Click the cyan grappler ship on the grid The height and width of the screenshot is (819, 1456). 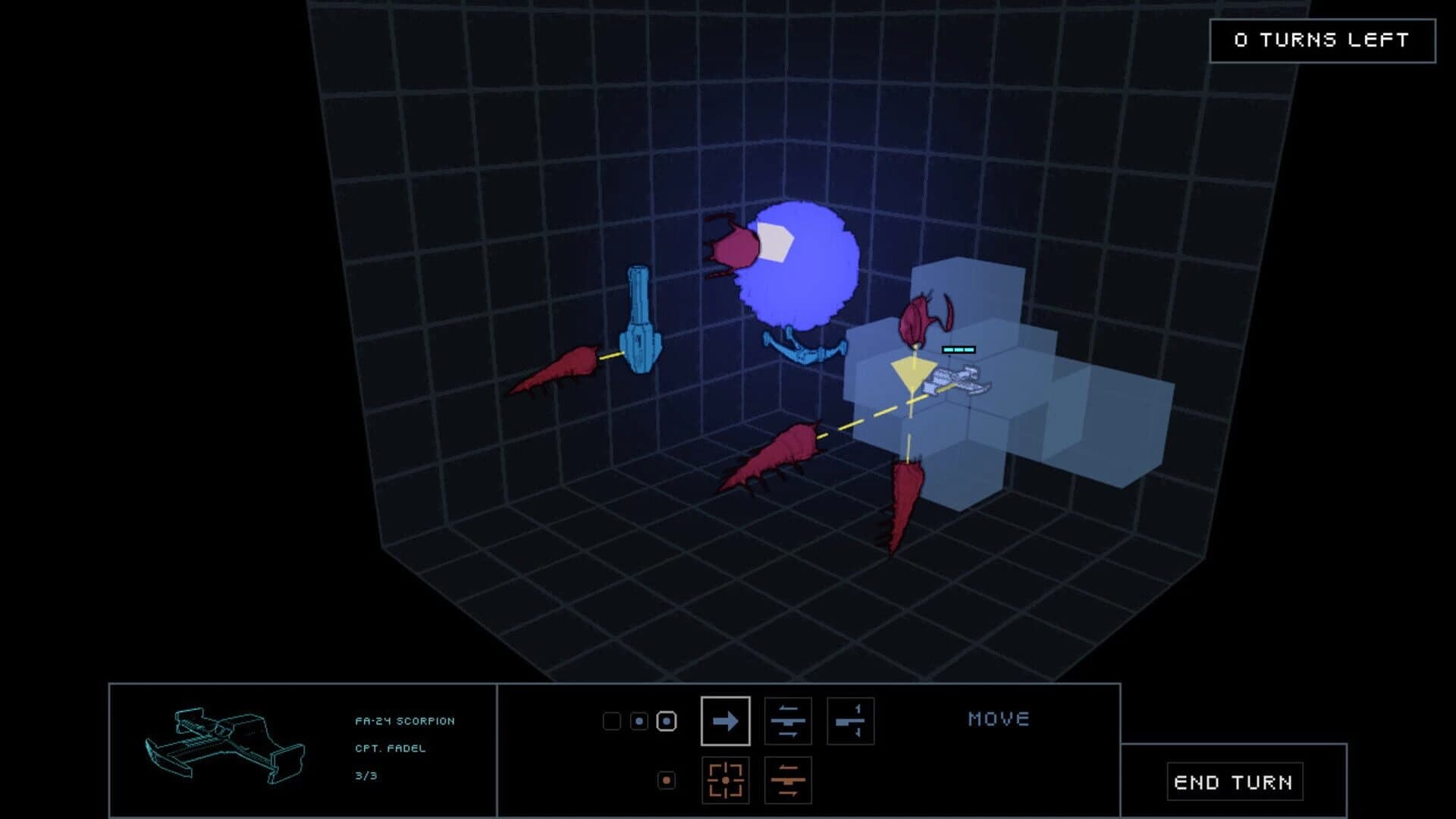point(641,318)
